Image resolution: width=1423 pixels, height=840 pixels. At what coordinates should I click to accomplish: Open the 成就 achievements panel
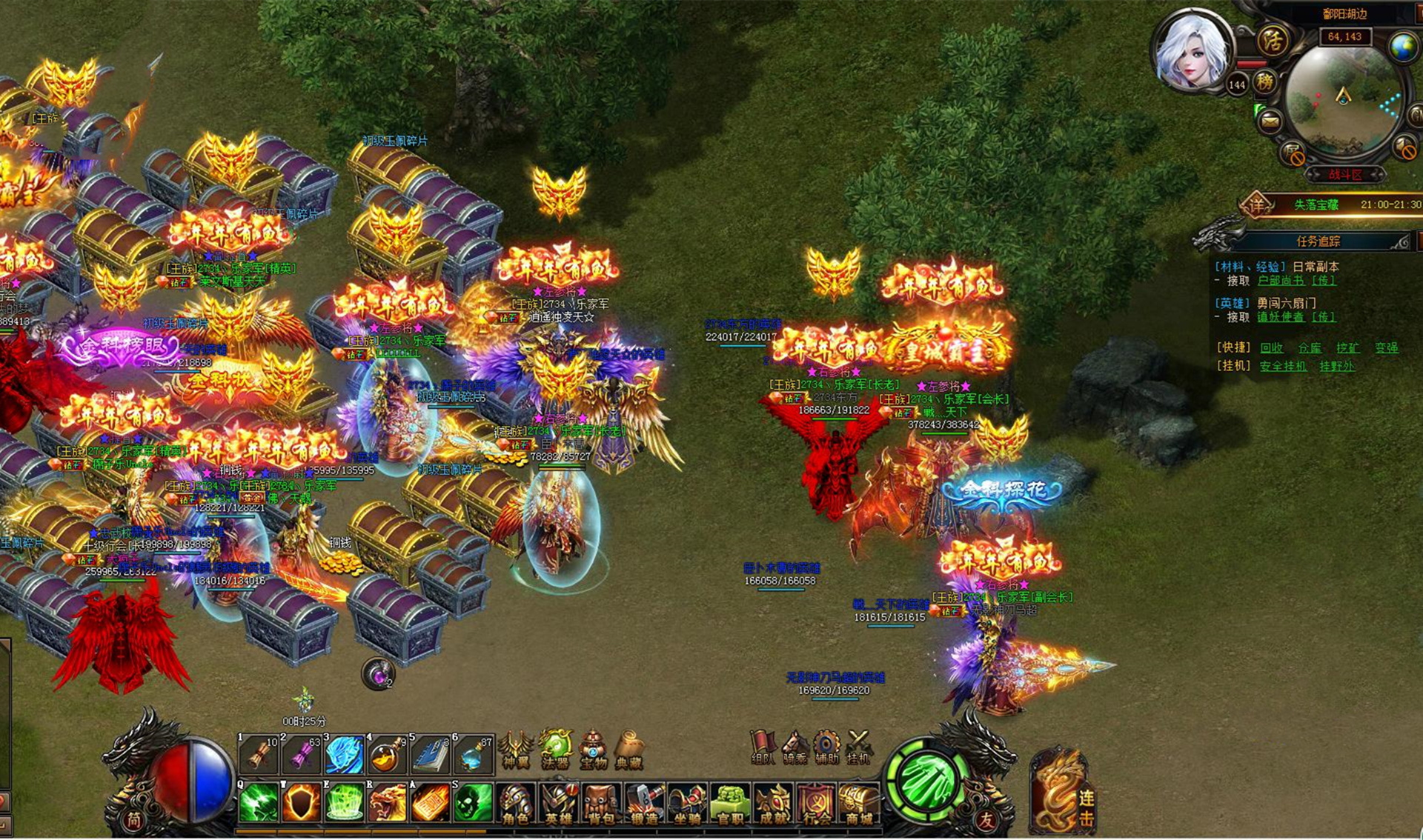point(774,805)
